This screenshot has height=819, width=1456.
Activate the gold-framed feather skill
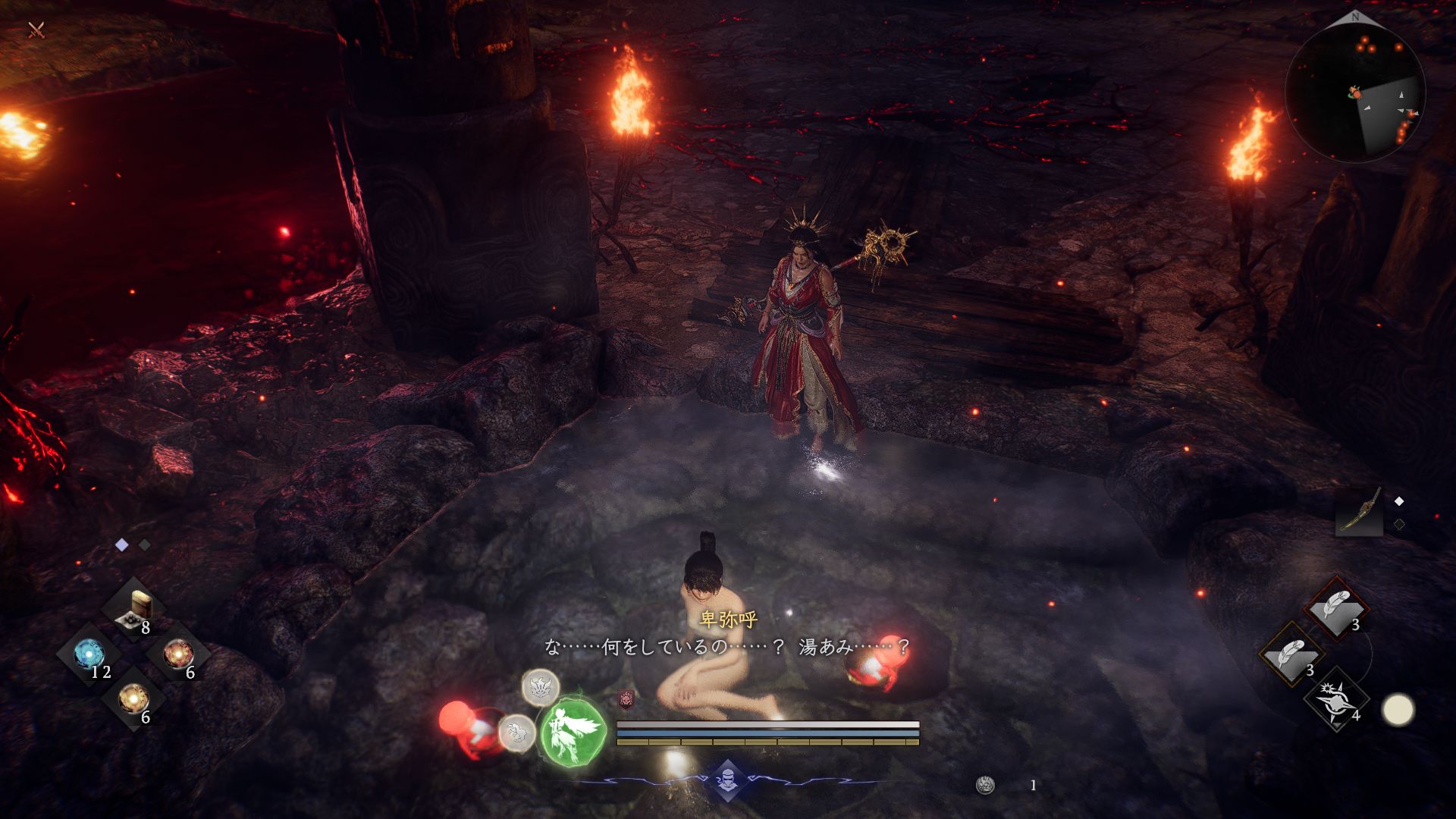[1291, 654]
